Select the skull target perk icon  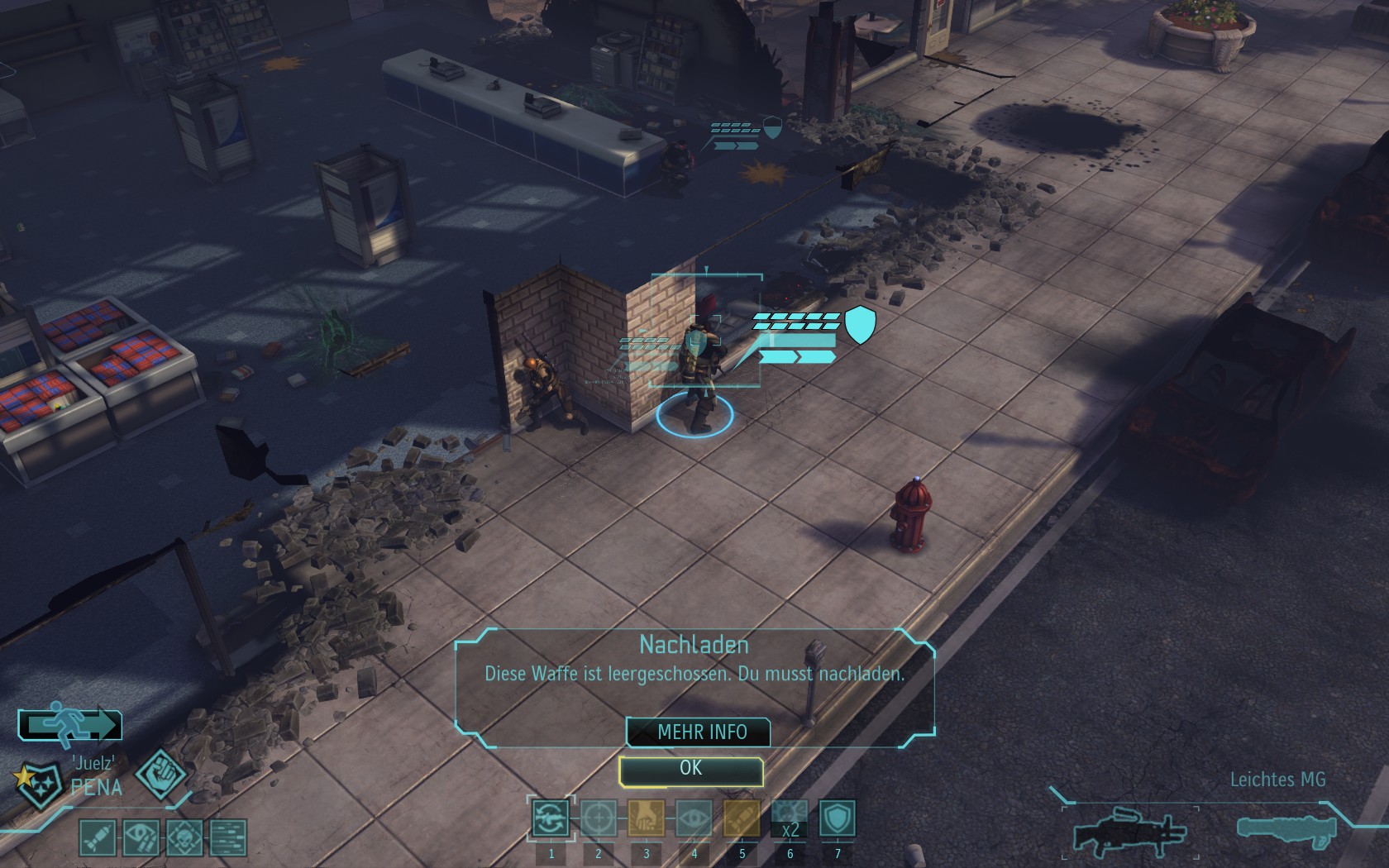point(184,837)
